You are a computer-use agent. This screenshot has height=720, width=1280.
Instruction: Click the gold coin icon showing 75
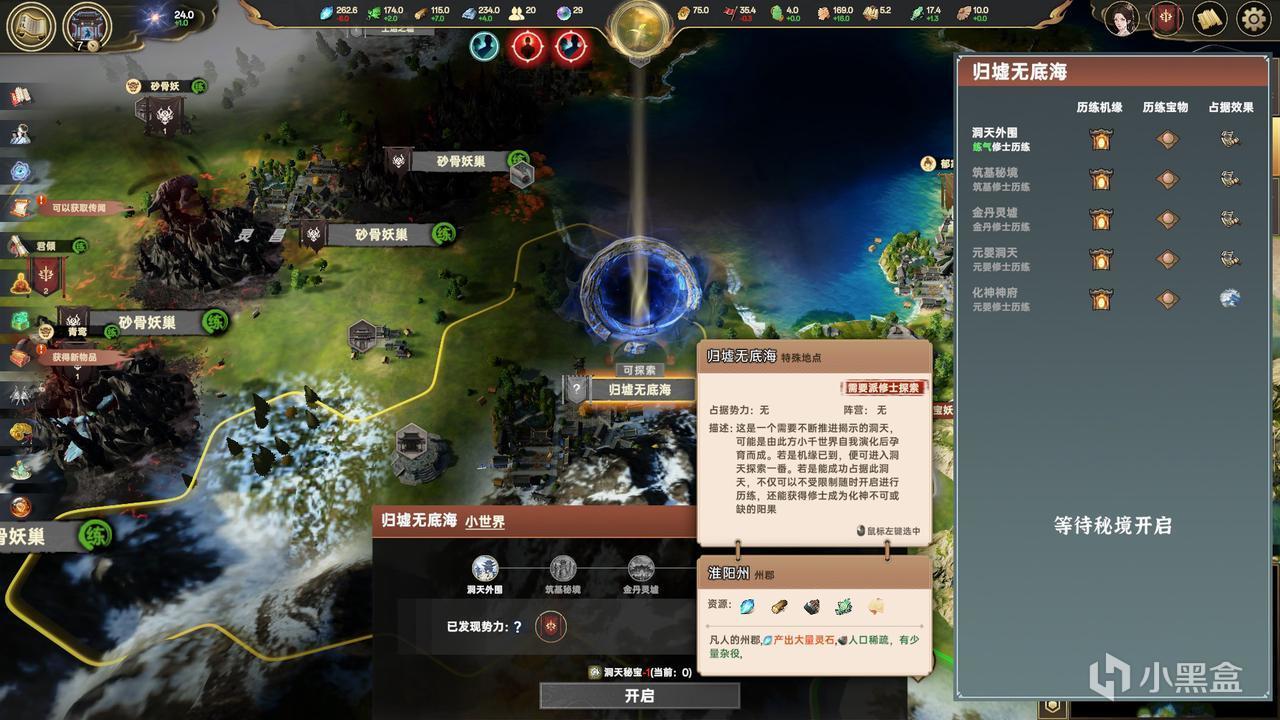[680, 12]
